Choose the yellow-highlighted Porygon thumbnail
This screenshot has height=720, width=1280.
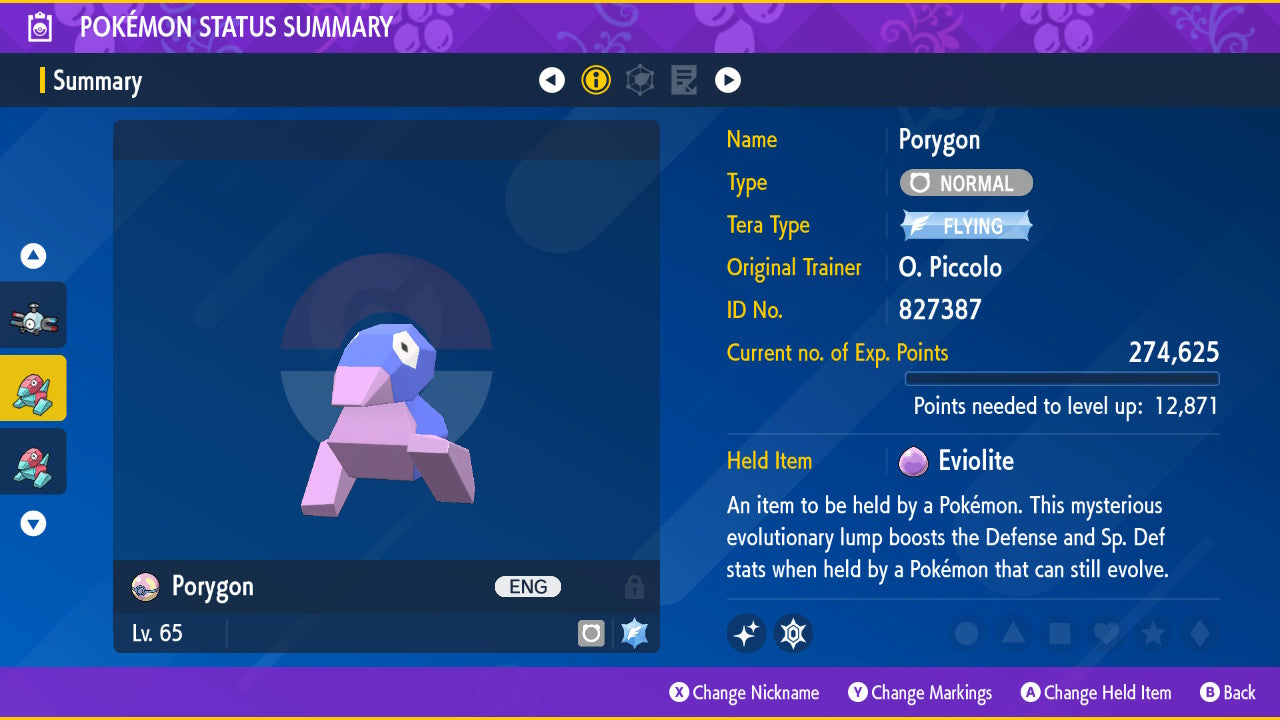click(33, 388)
